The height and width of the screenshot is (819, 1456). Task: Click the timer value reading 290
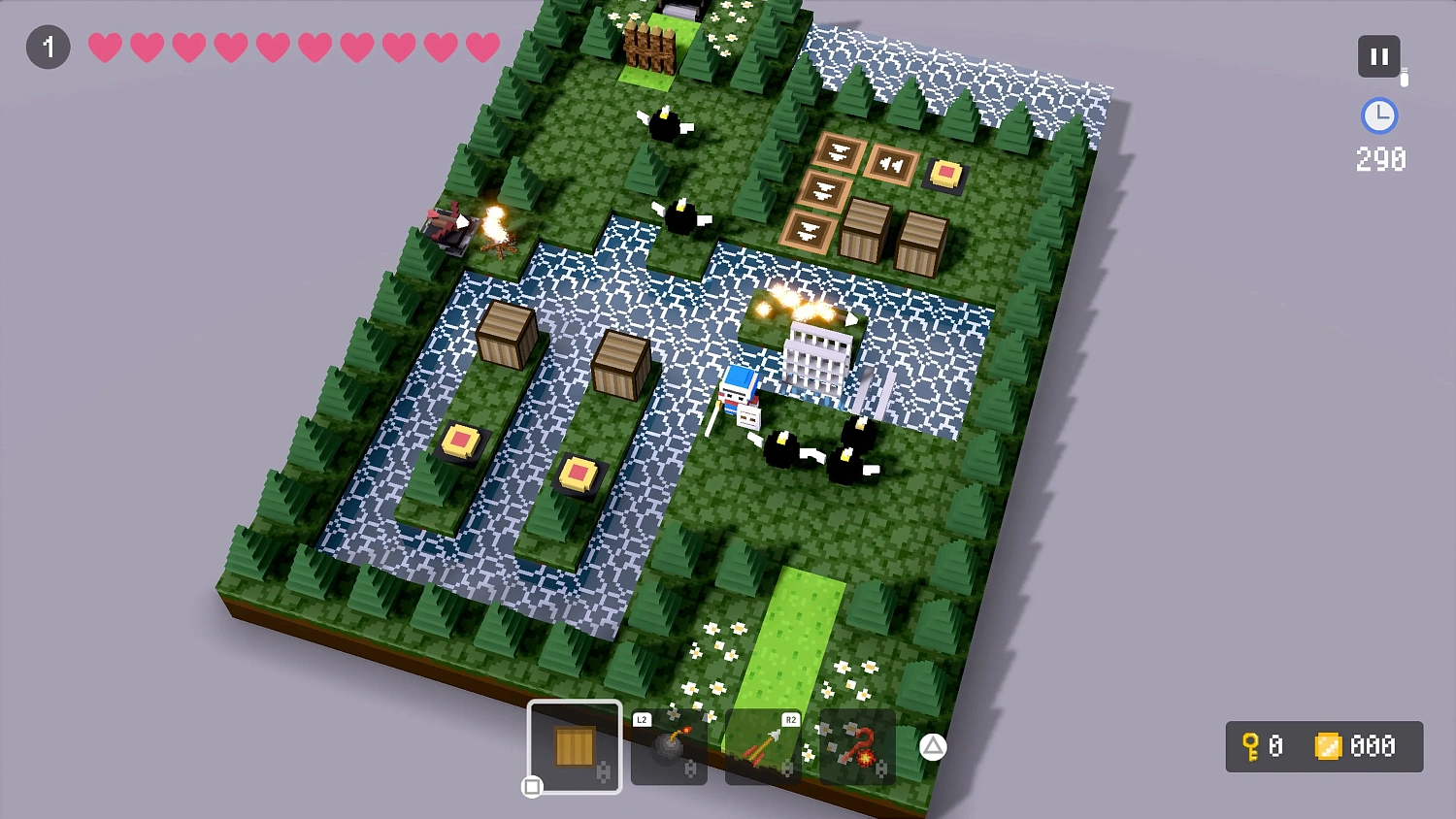[x=1379, y=158]
